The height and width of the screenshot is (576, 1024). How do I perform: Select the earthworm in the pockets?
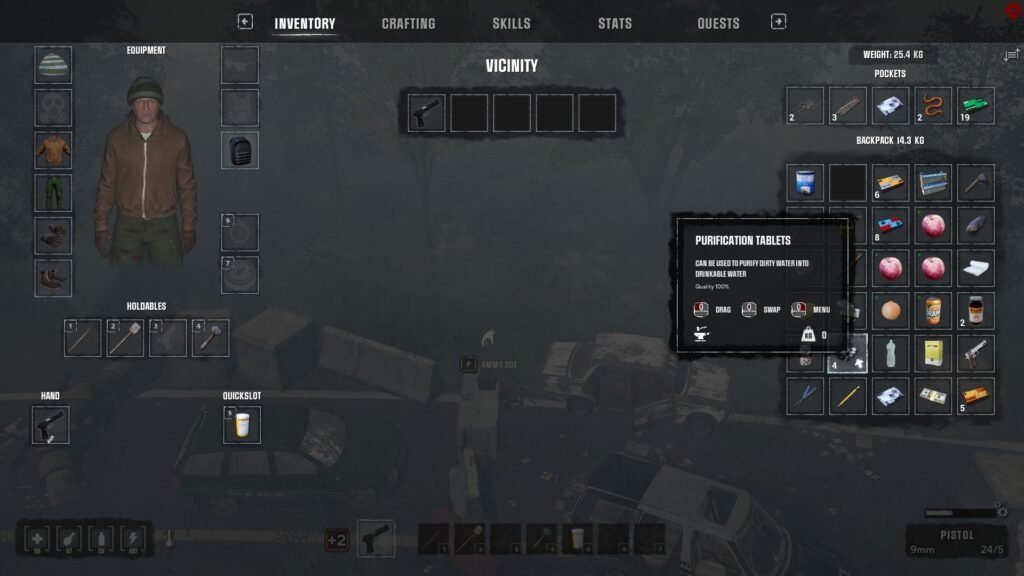(x=933, y=105)
